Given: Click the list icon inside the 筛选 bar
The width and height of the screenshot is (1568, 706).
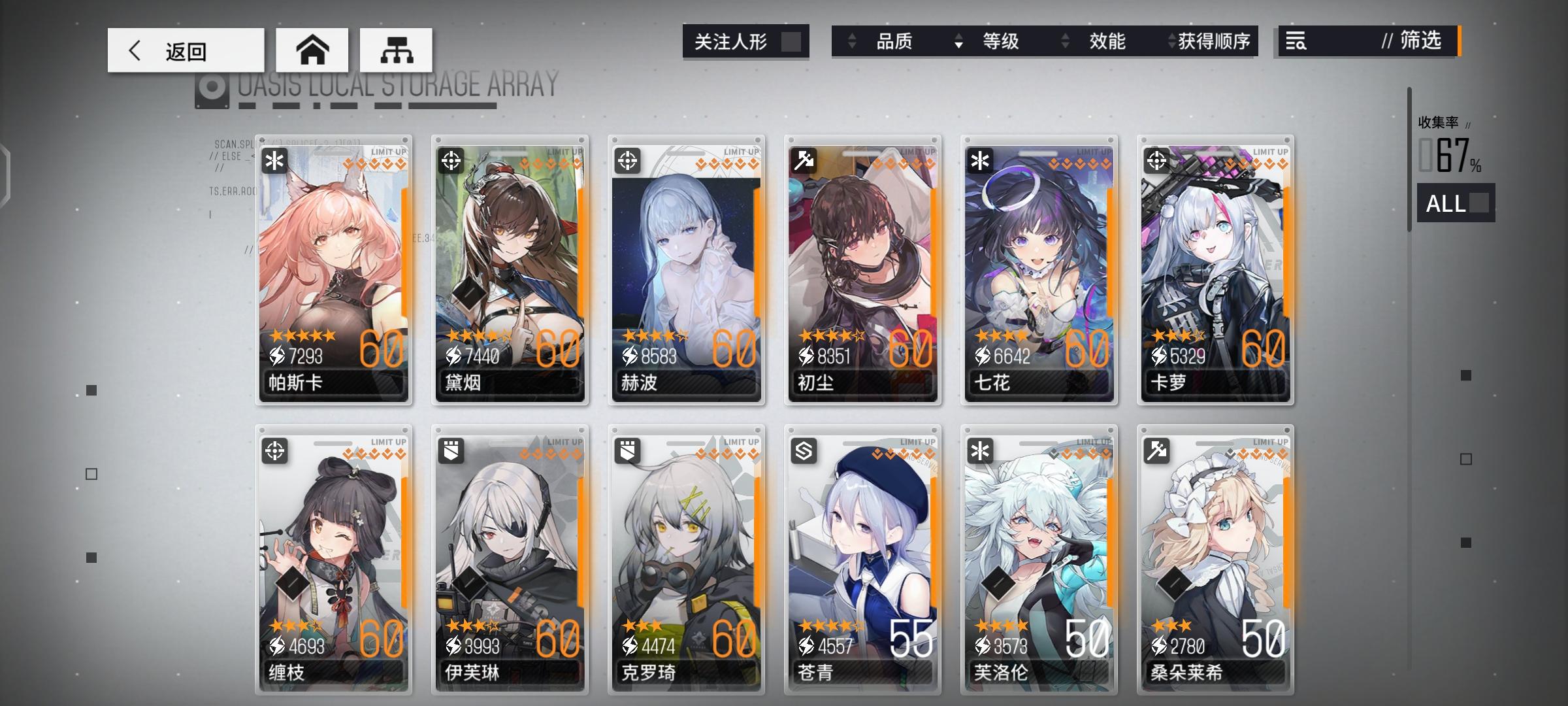Looking at the screenshot, I should 1297,41.
